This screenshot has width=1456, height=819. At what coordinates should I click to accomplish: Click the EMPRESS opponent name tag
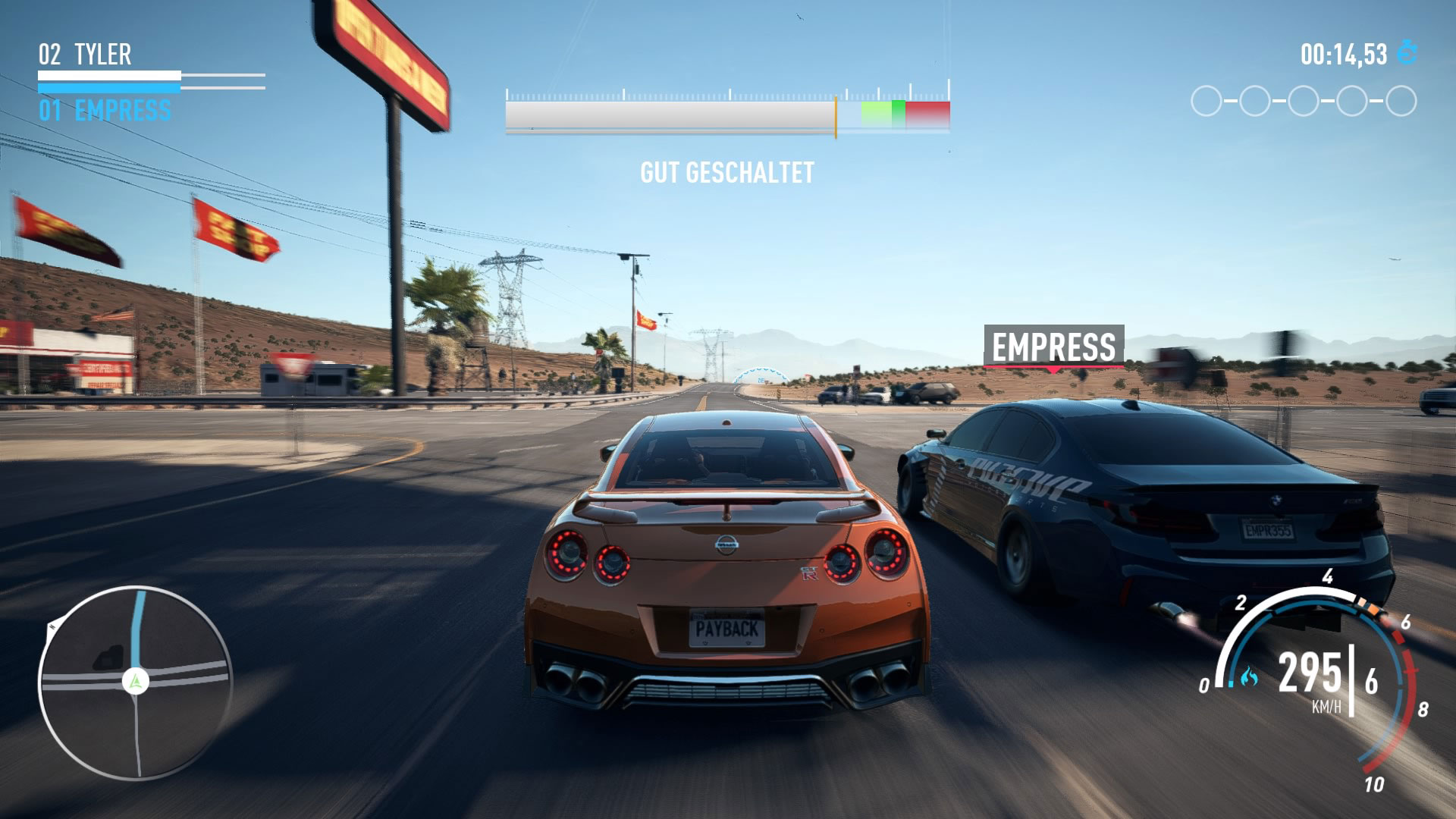tap(1053, 347)
